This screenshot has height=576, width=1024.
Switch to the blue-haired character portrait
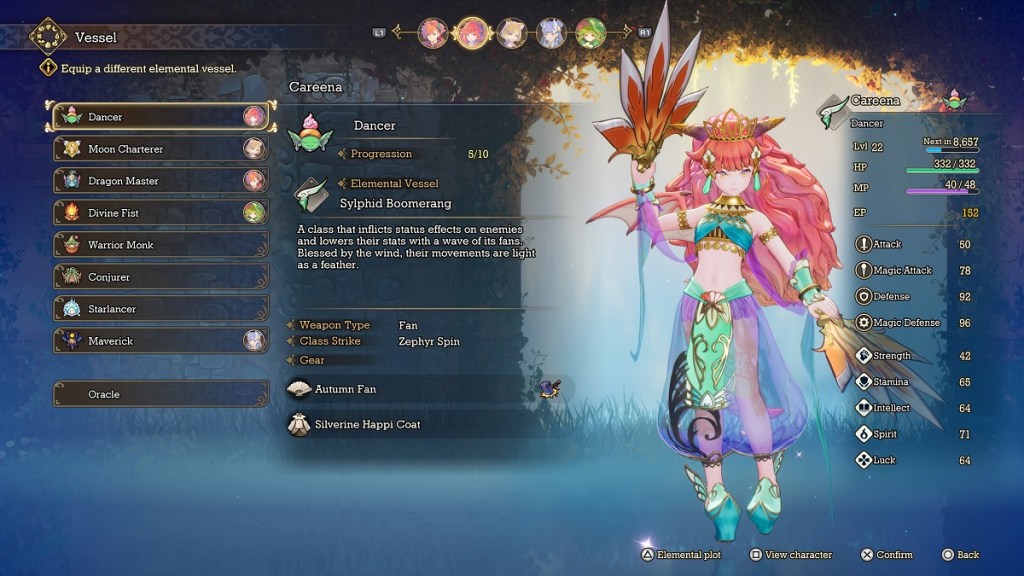click(551, 33)
